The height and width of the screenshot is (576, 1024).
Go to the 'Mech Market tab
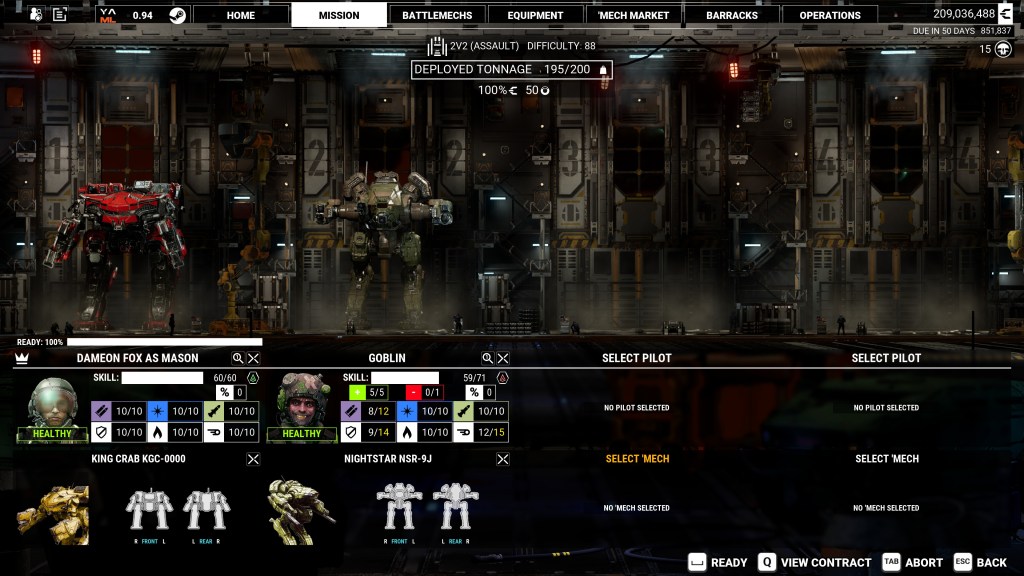click(634, 15)
